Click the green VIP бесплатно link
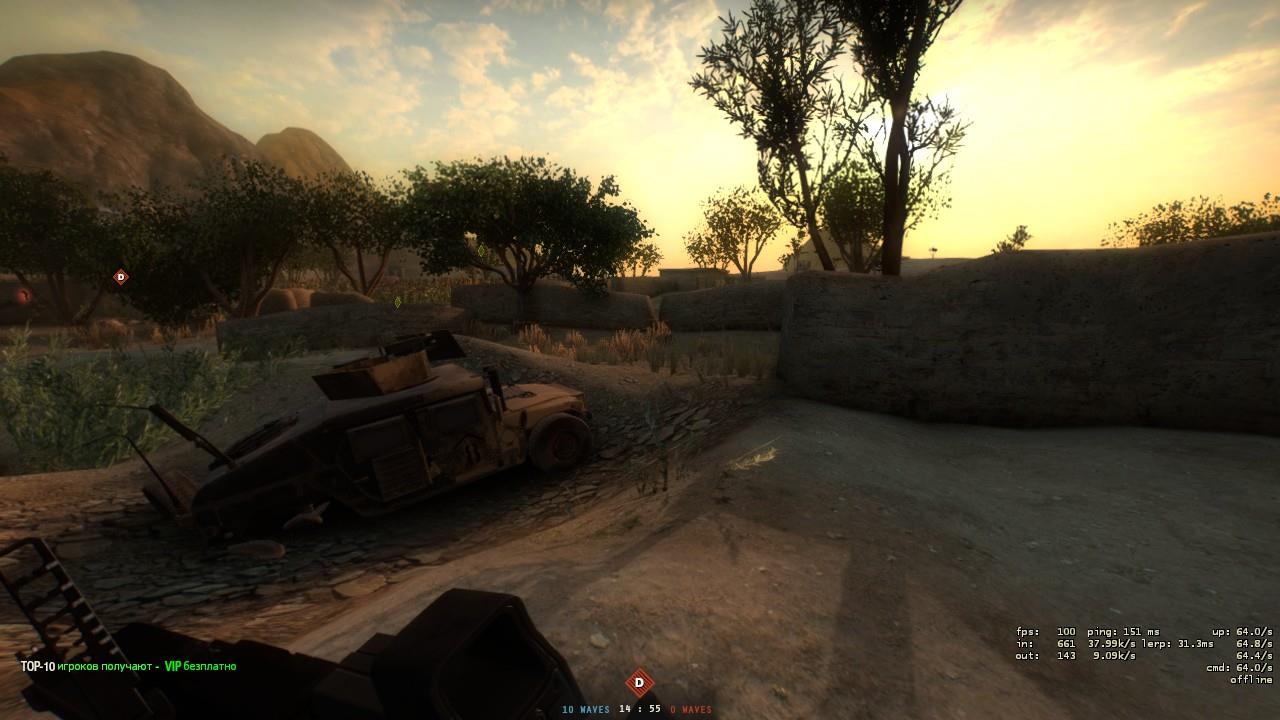Screen dimensions: 1280x720 200,663
